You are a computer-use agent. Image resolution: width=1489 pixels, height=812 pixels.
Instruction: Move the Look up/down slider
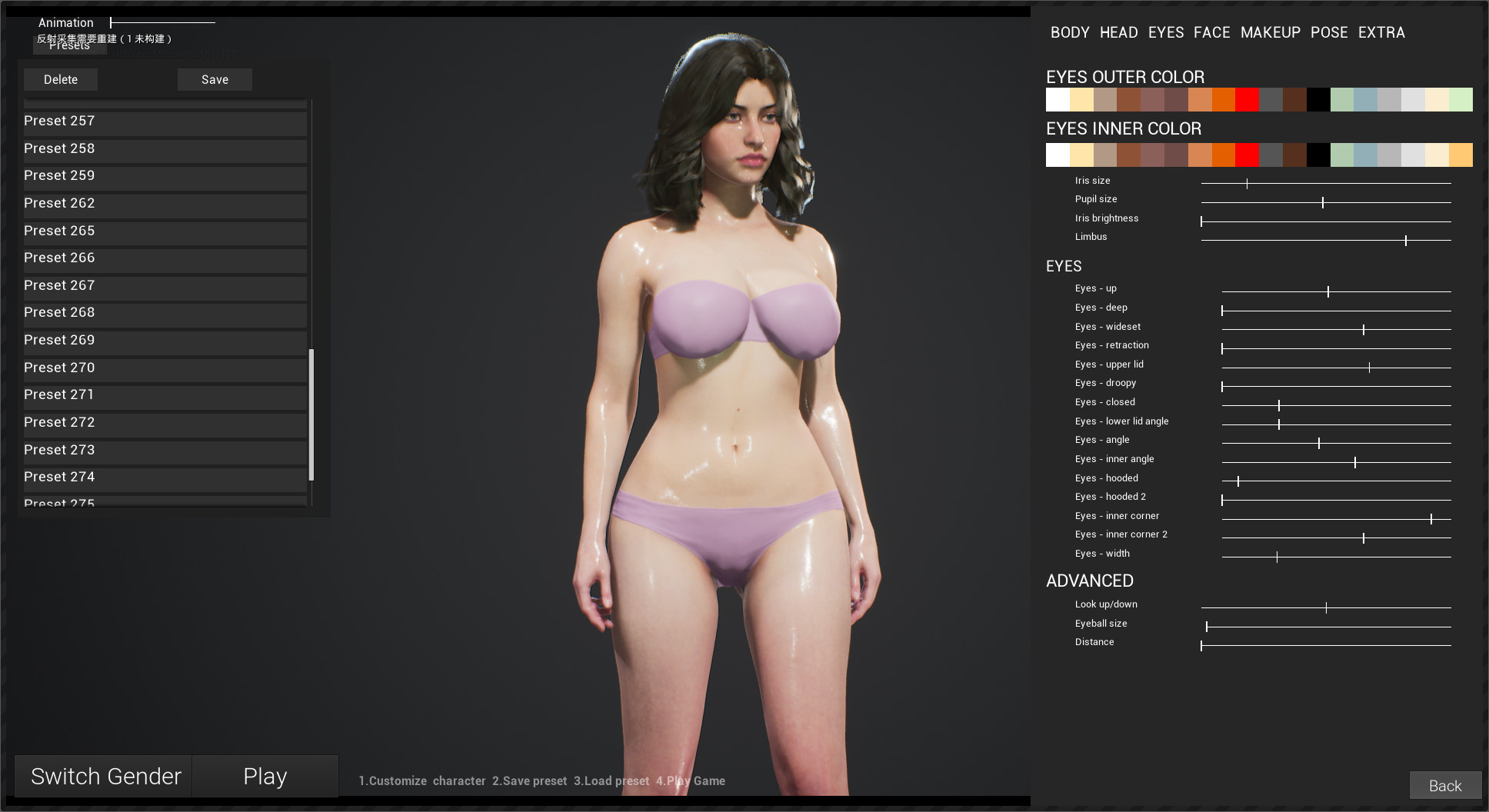coord(1326,607)
